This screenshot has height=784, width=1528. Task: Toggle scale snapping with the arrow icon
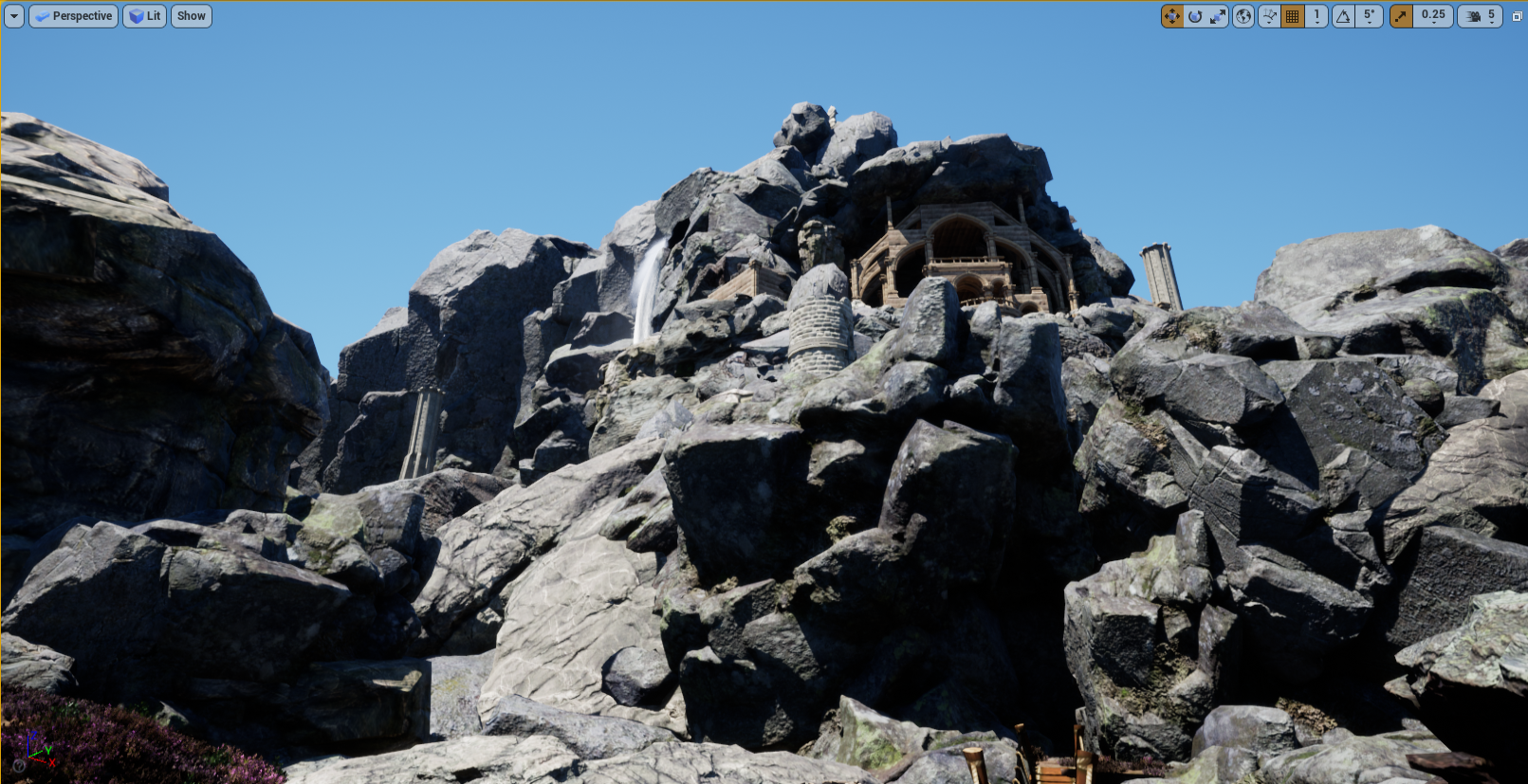click(1401, 16)
